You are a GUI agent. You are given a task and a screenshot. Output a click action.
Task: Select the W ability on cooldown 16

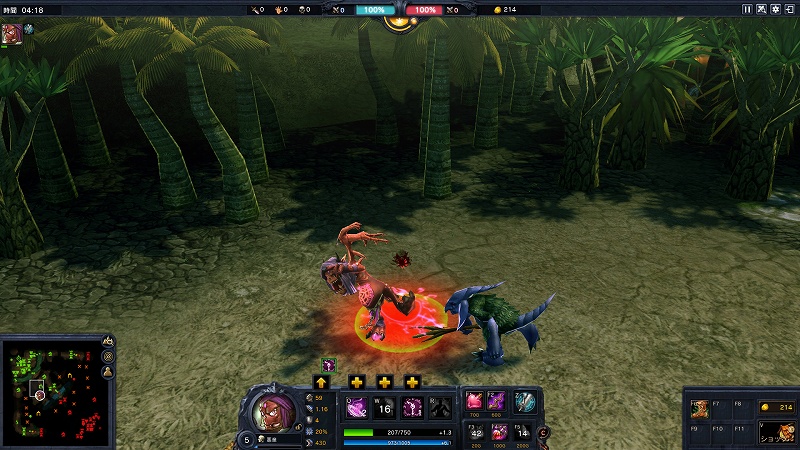[384, 407]
